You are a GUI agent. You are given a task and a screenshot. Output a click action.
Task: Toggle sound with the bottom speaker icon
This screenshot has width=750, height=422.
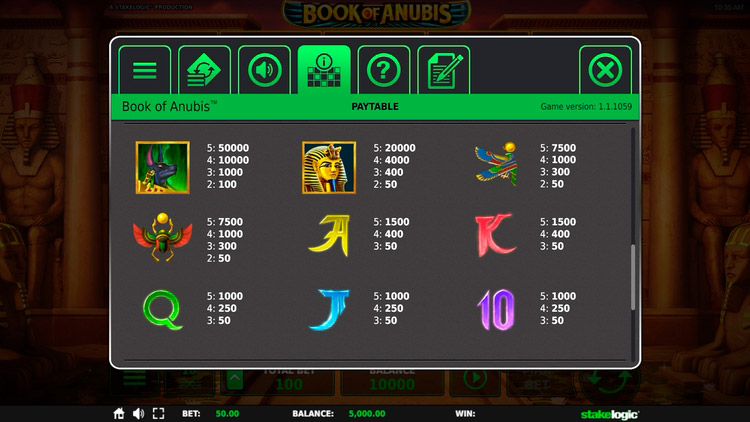click(x=138, y=413)
